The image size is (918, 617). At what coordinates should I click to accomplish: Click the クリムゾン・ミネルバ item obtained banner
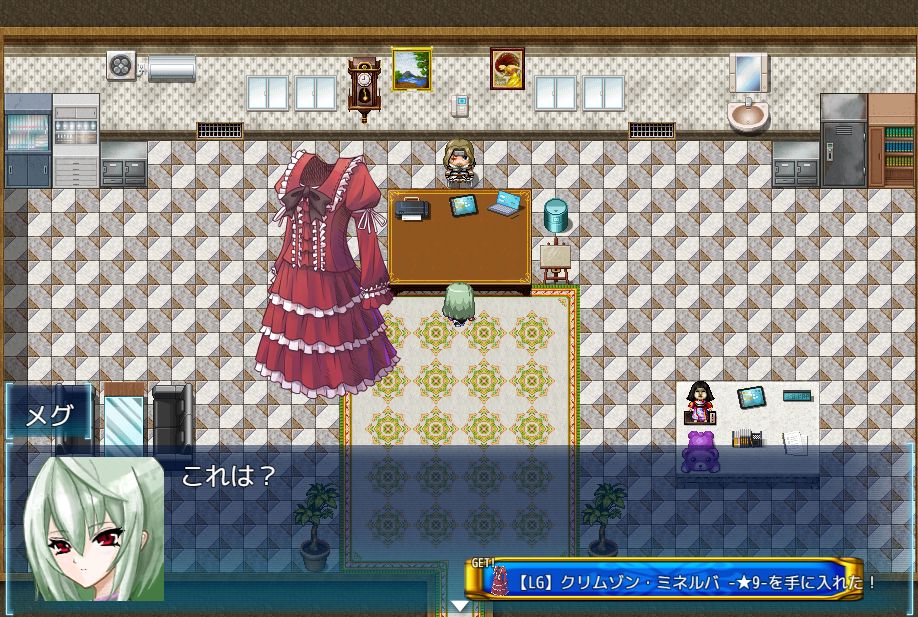[668, 581]
